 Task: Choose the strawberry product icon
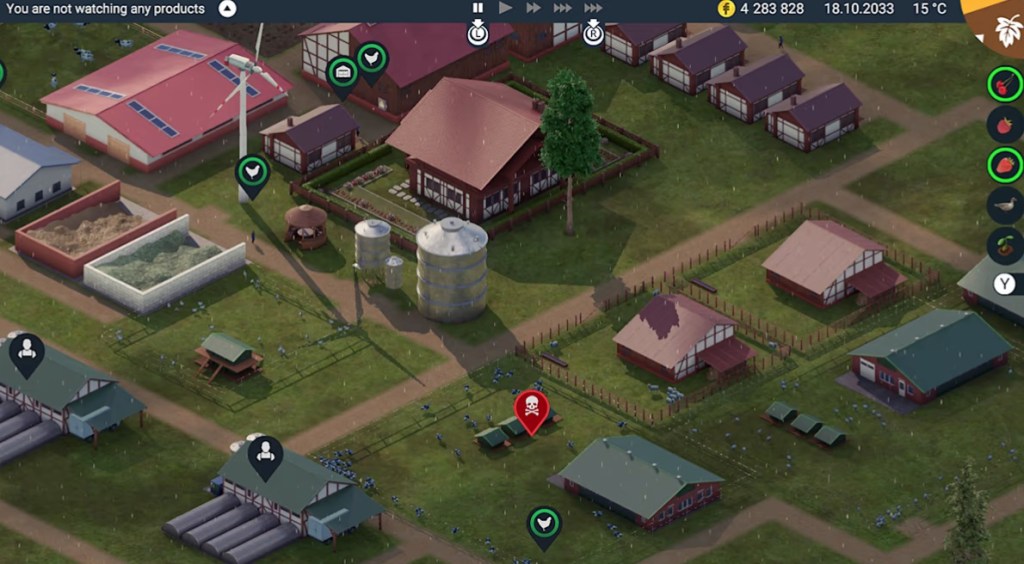(1004, 165)
